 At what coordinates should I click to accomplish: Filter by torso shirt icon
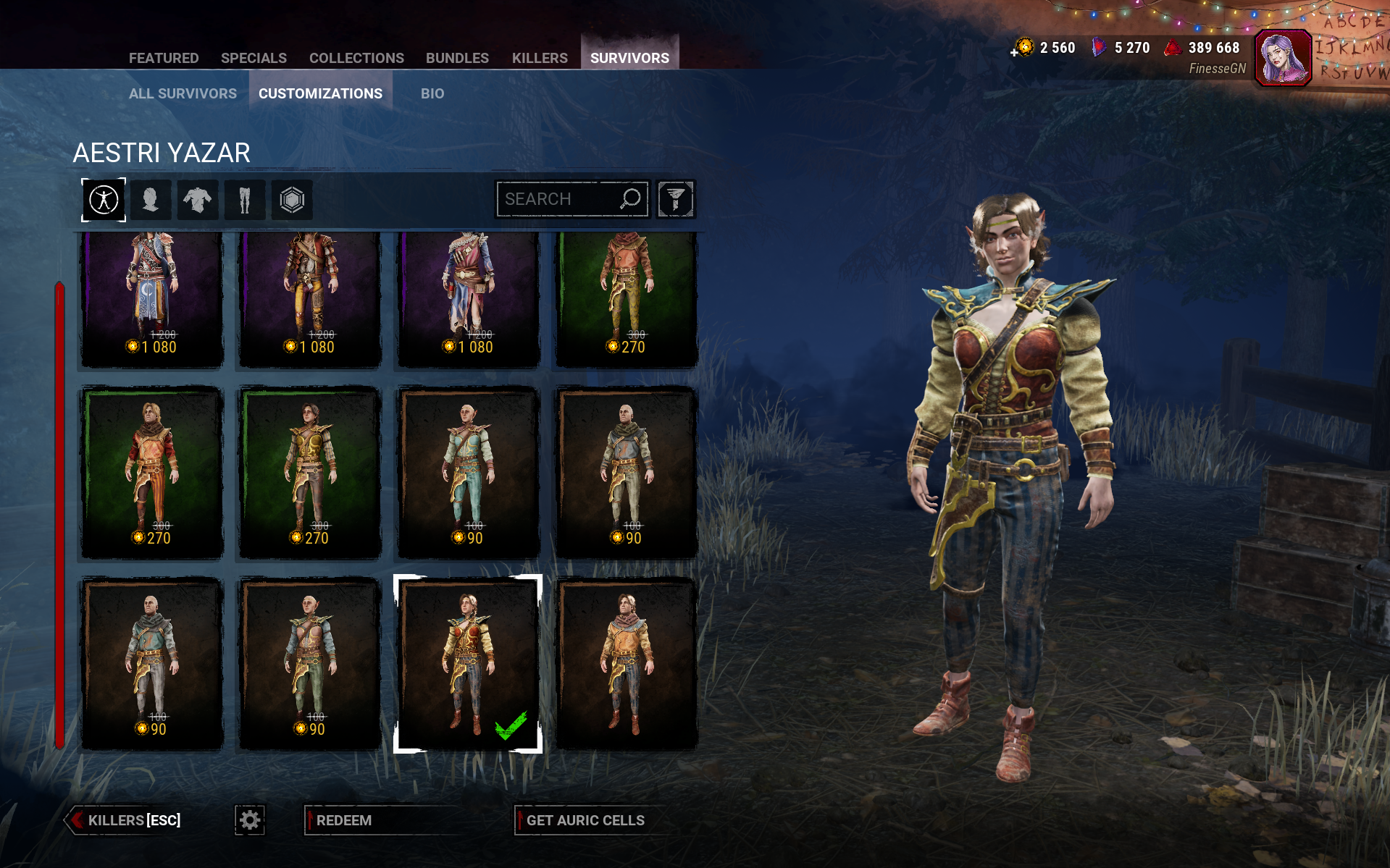tap(197, 200)
